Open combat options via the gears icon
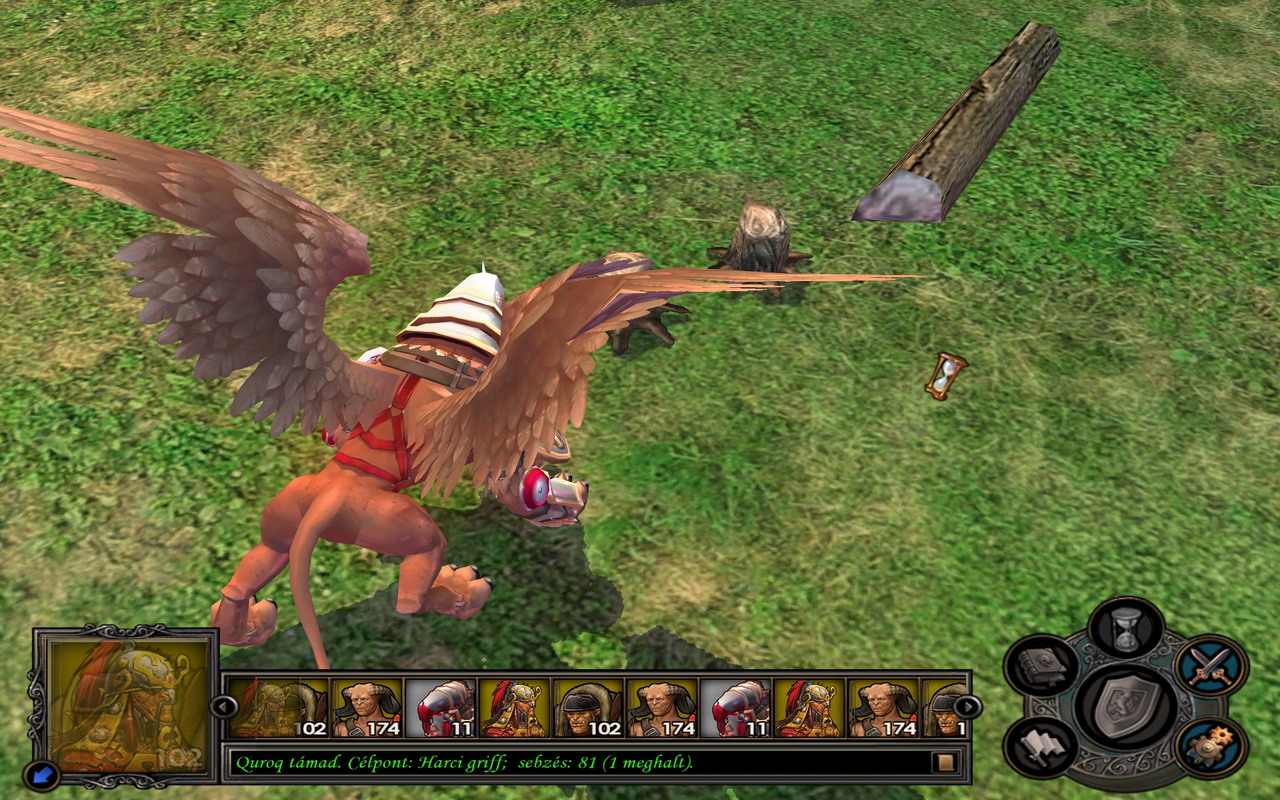This screenshot has height=800, width=1280. (x=1210, y=746)
